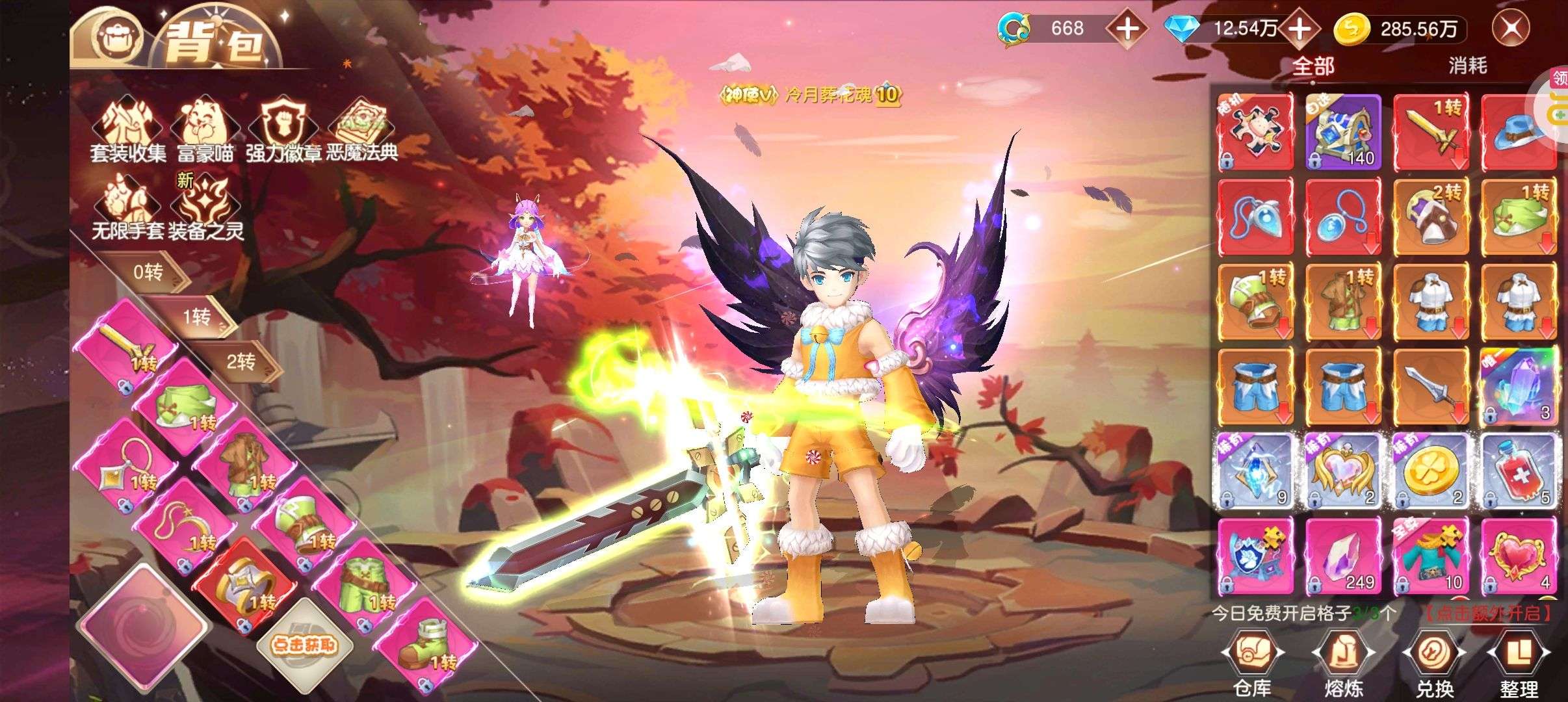Open 套装收集 set collection
Viewport: 1568px width, 702px height.
127,129
